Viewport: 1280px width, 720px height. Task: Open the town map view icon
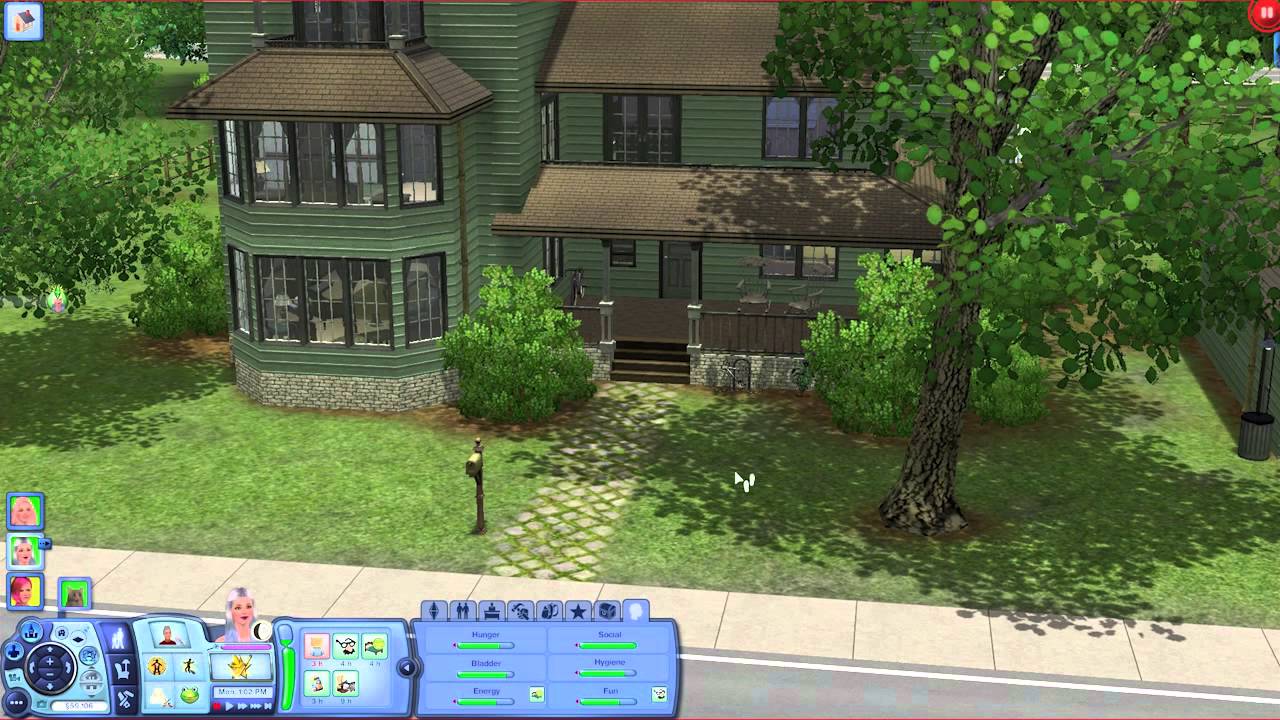(31, 631)
